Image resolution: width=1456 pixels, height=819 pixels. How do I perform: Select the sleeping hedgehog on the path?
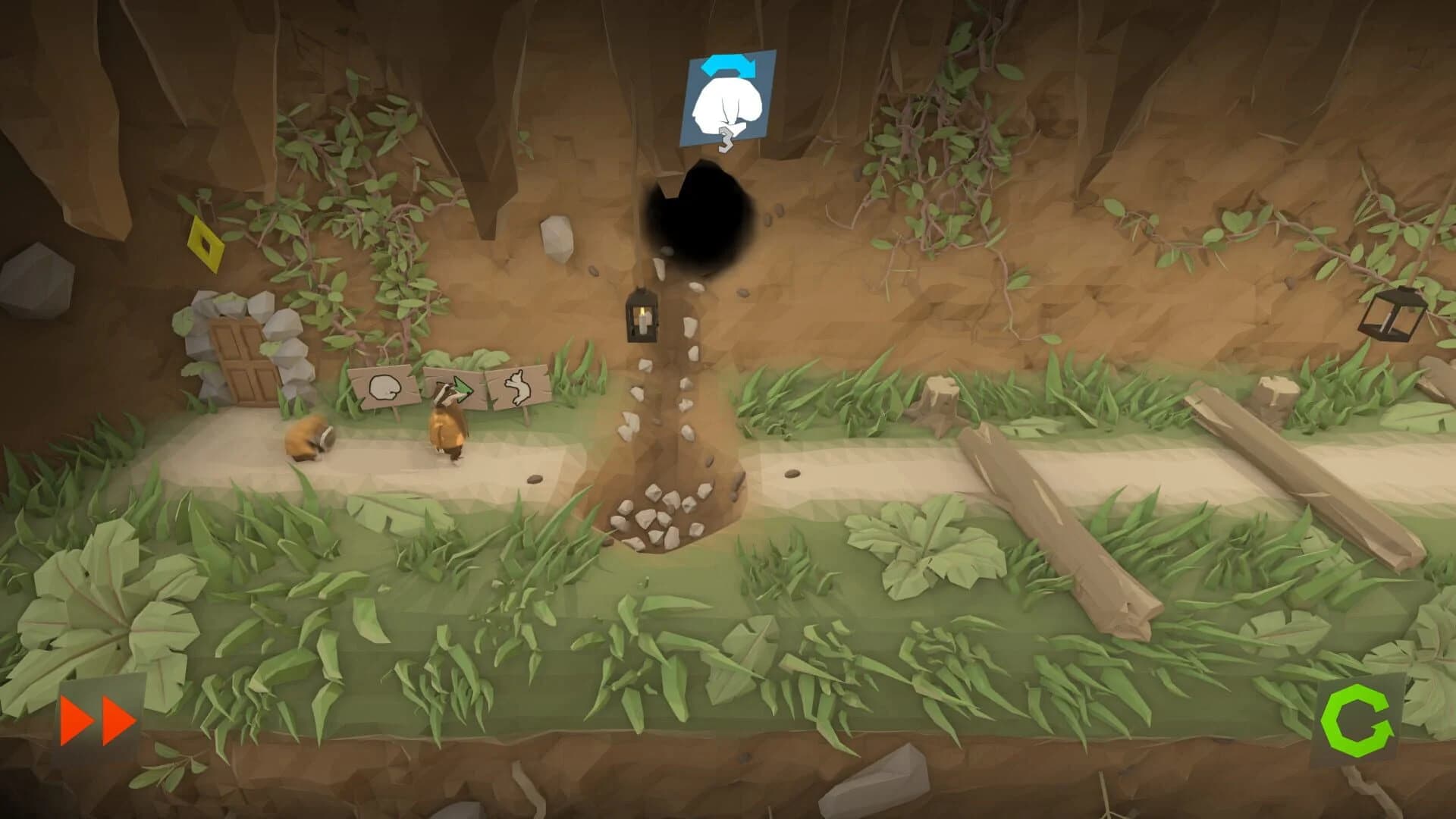pos(309,436)
